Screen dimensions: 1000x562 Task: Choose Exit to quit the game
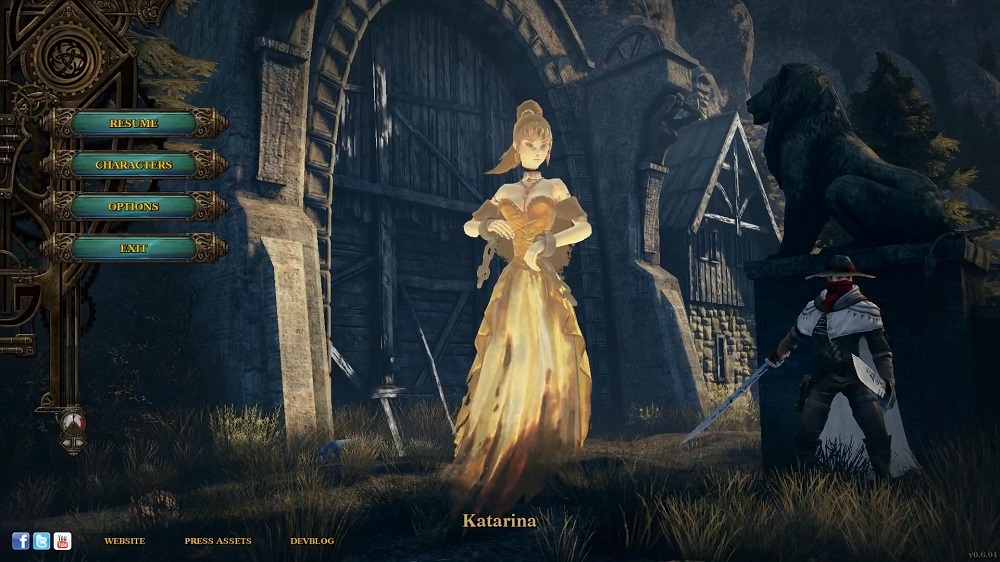tap(133, 247)
